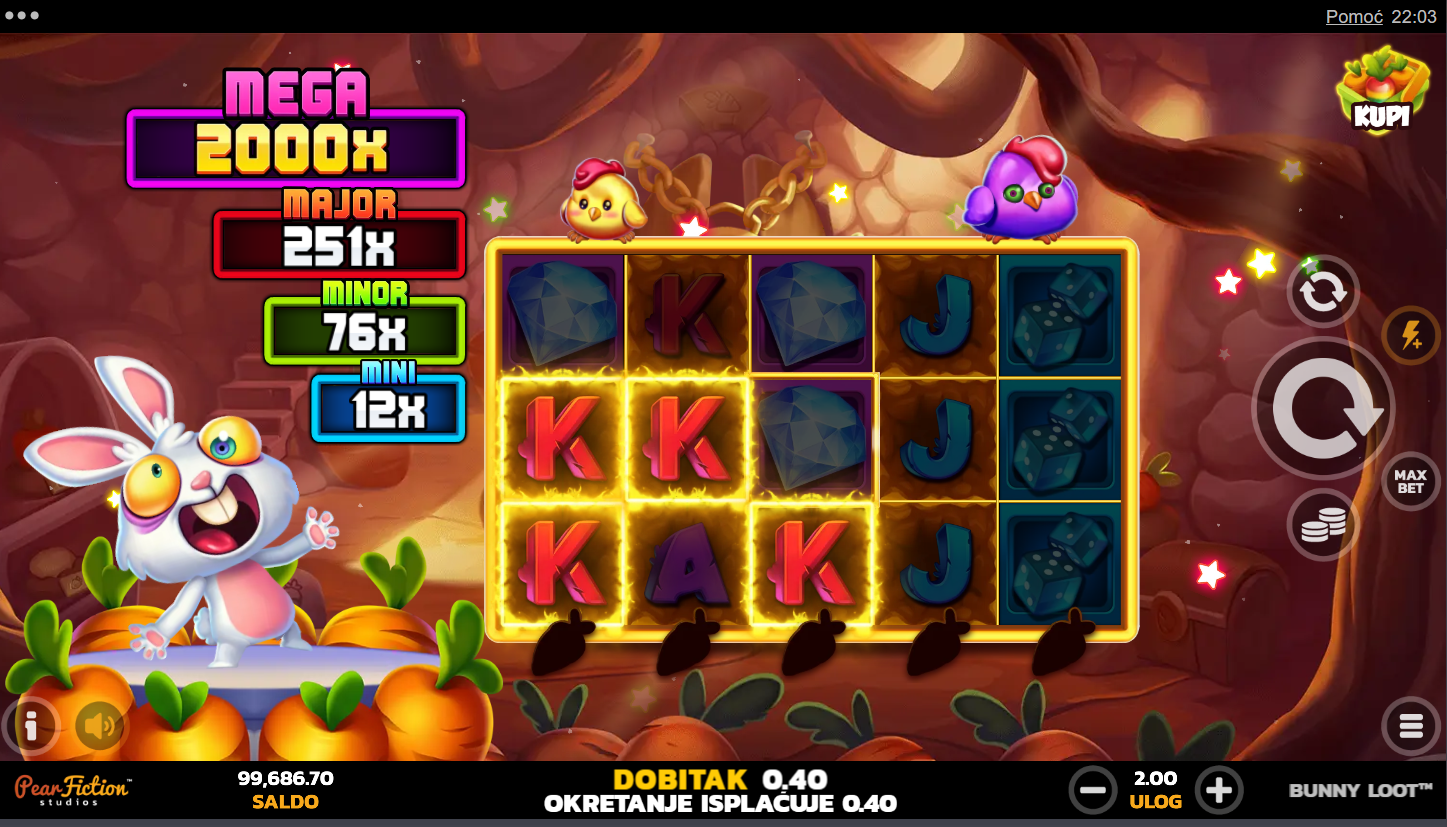Open the Pomoć help link
This screenshot has width=1447, height=827.
[x=1354, y=16]
